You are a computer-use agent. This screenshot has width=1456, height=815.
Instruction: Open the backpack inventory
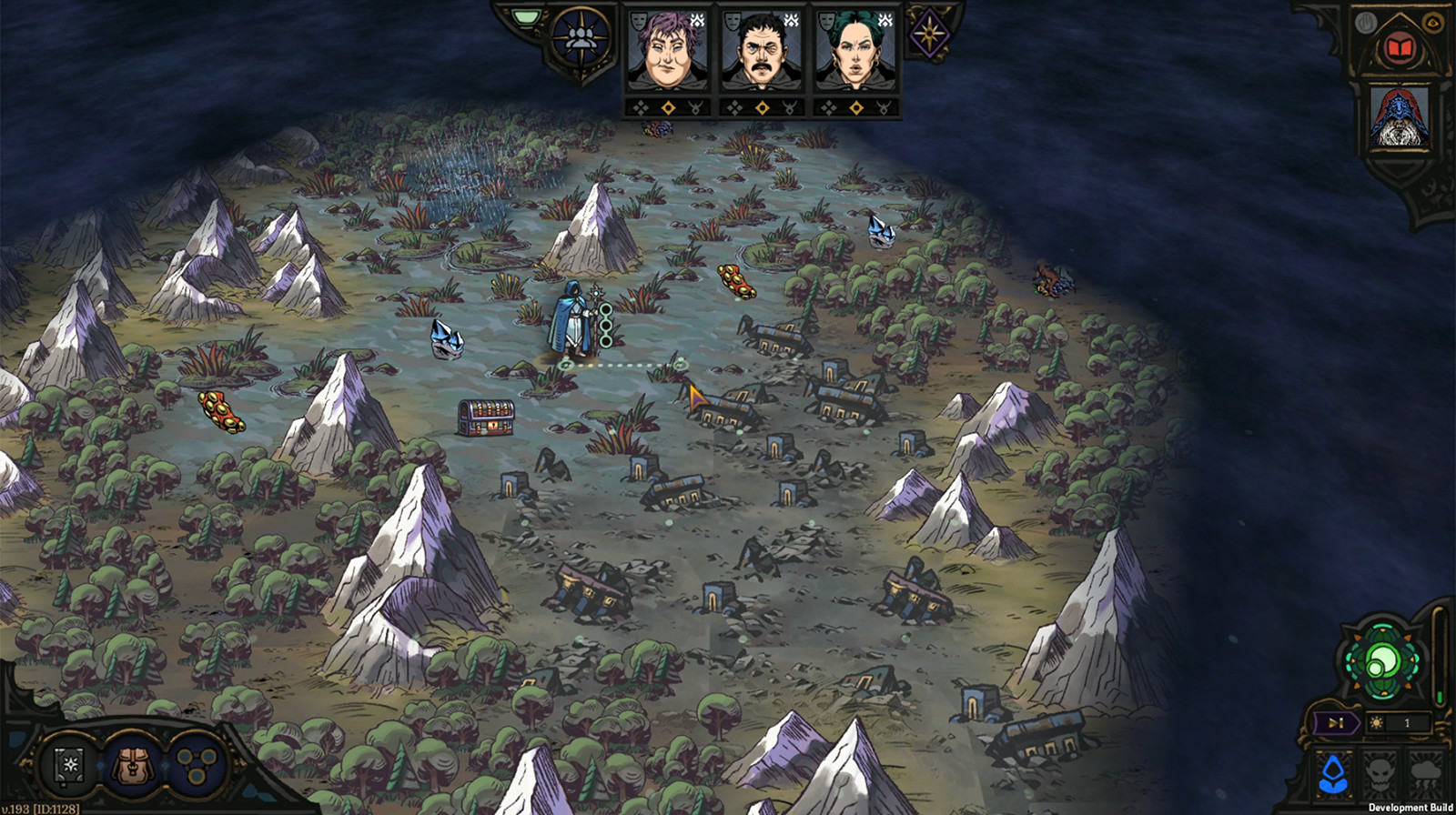(x=133, y=767)
